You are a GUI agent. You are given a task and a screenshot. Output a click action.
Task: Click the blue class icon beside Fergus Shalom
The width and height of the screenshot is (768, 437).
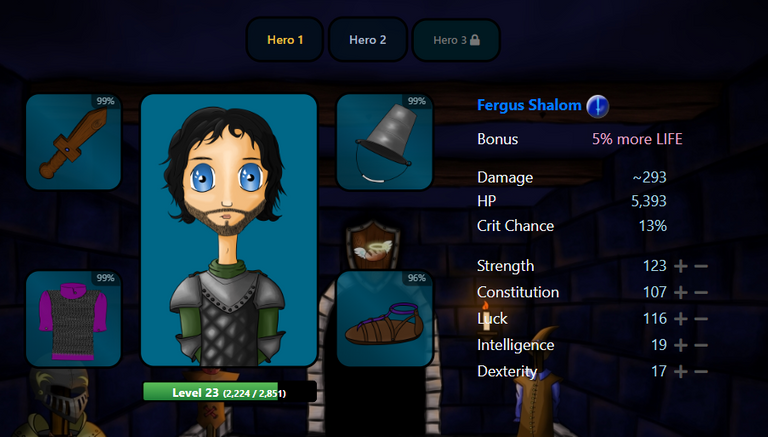coord(597,105)
